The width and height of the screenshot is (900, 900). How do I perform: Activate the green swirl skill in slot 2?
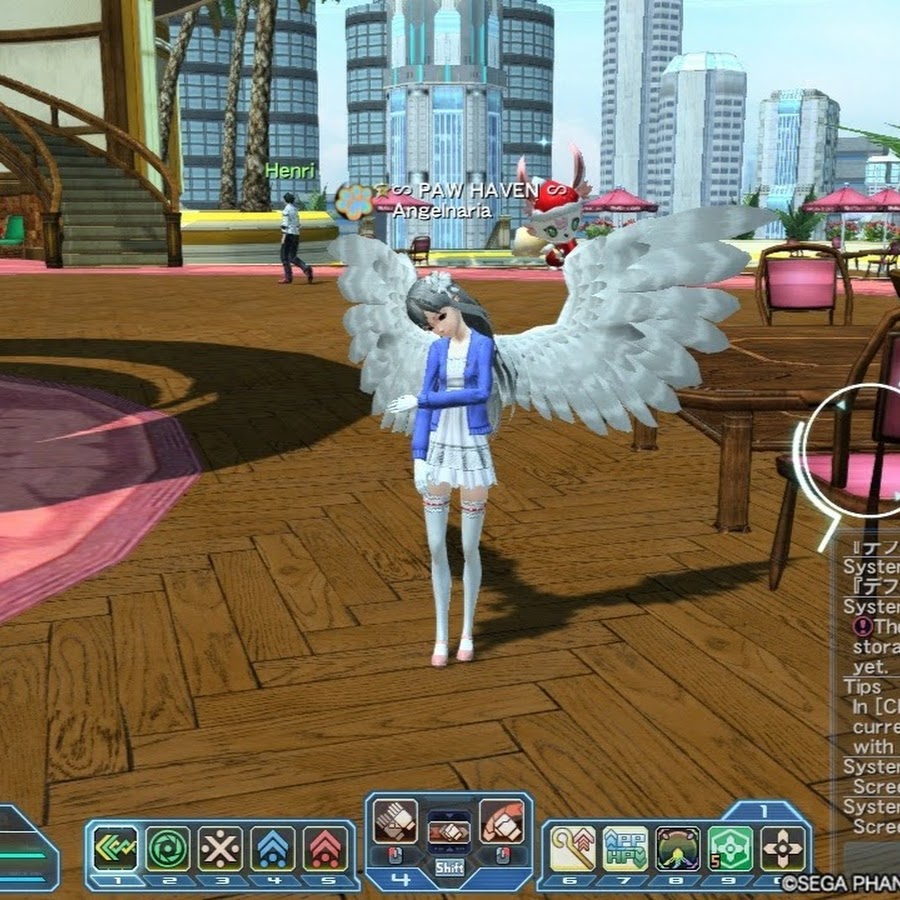pyautogui.click(x=168, y=849)
